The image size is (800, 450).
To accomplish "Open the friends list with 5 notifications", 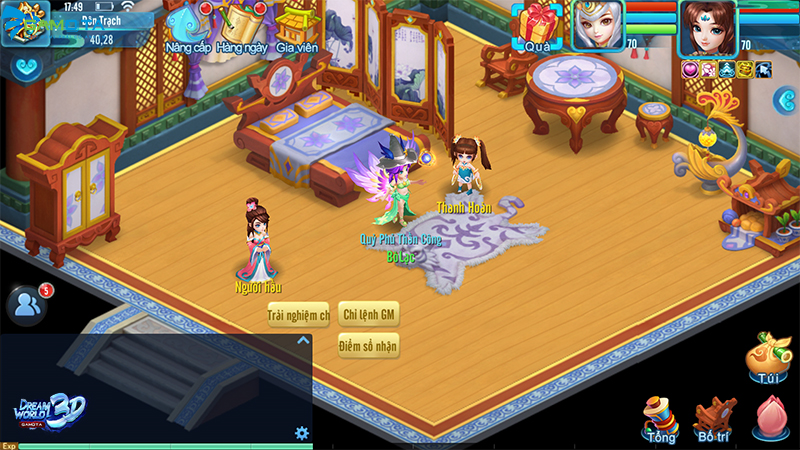I will click(x=25, y=305).
